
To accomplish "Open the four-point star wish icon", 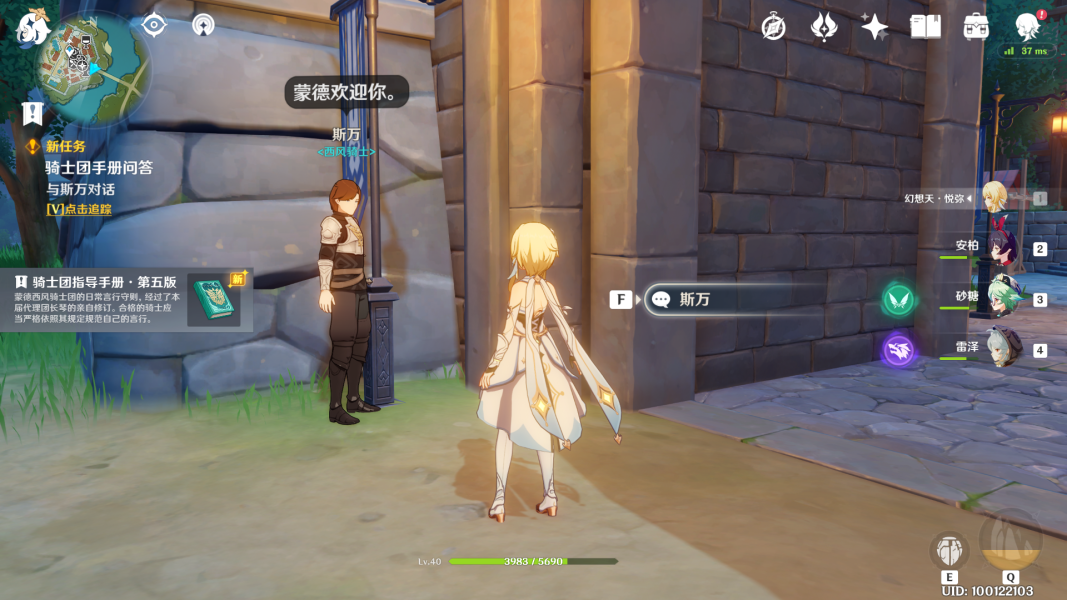I will (x=874, y=27).
